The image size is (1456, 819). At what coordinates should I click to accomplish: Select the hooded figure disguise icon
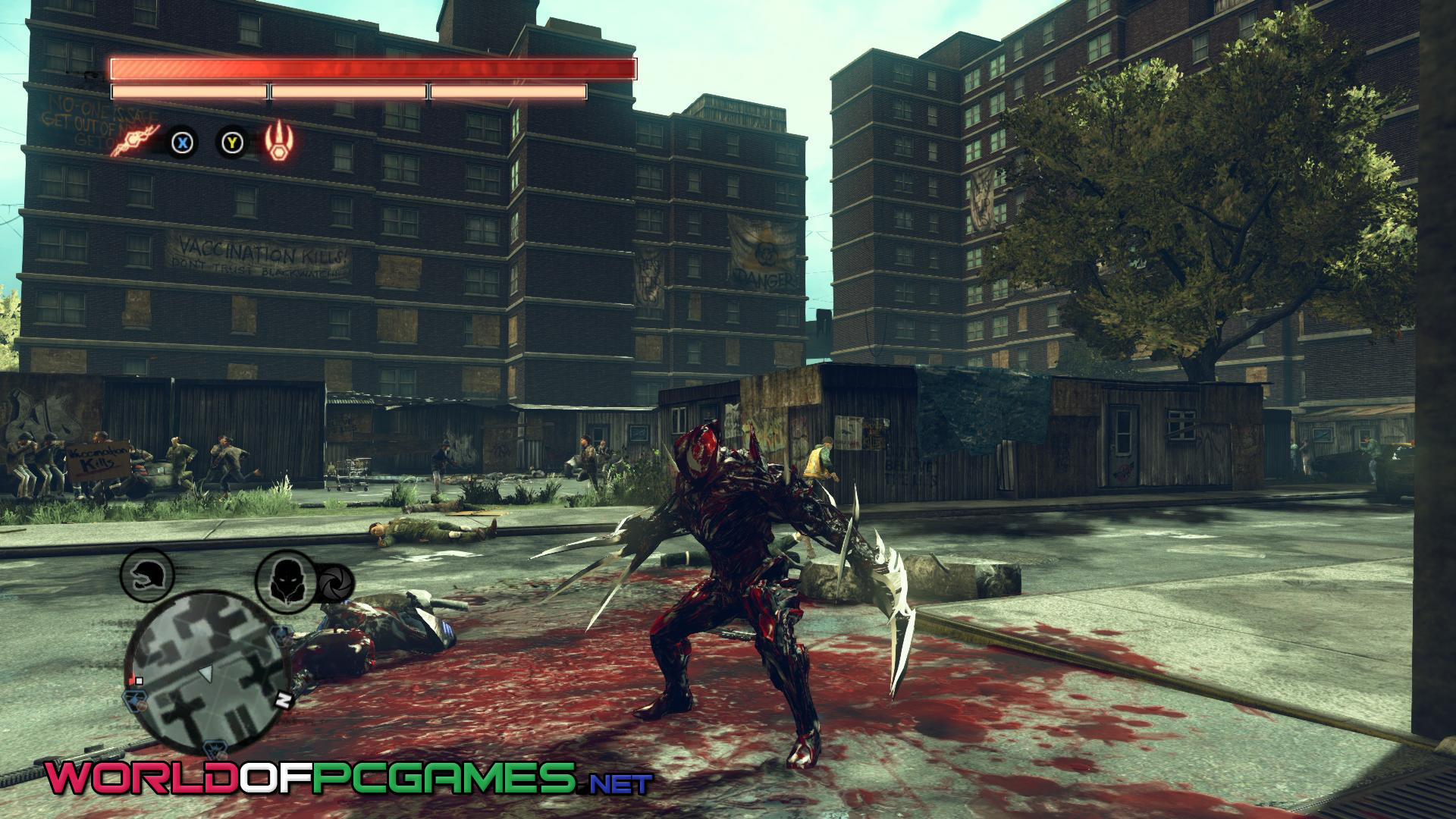(x=284, y=579)
